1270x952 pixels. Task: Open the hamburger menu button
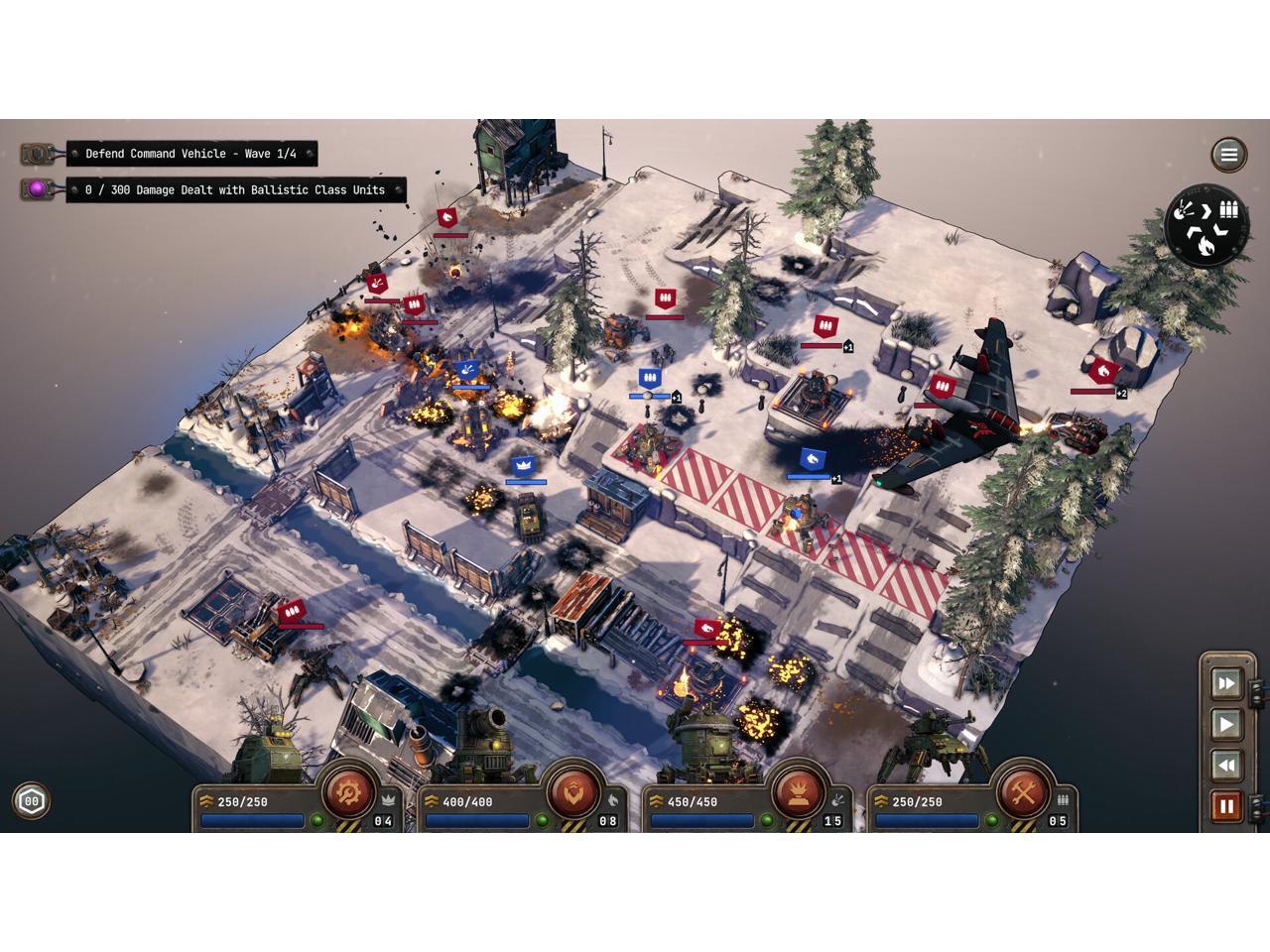pyautogui.click(x=1228, y=154)
